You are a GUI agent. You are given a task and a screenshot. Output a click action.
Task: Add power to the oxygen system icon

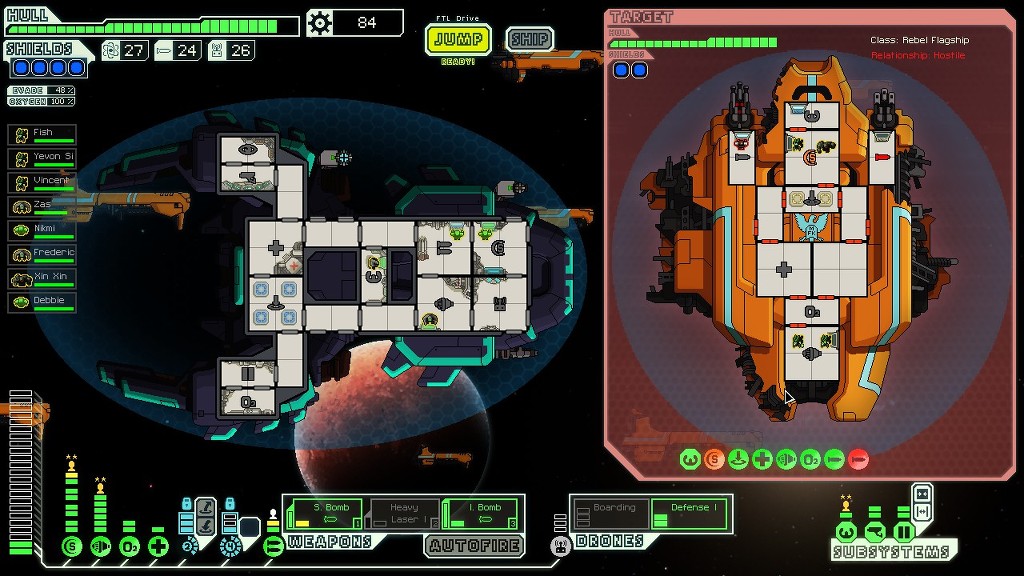pyautogui.click(x=129, y=546)
